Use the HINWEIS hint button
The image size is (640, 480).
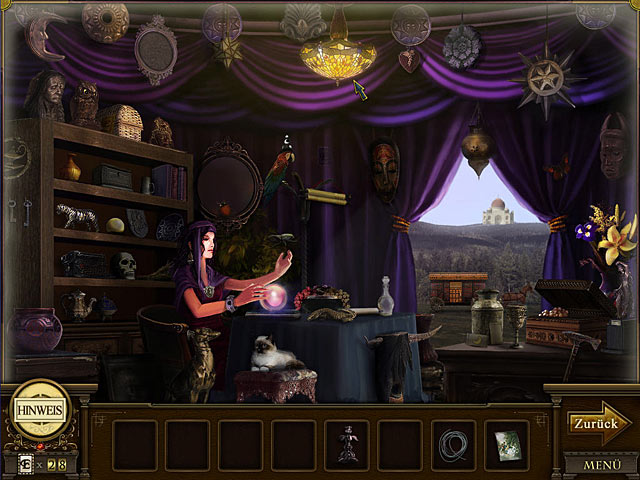40,410
